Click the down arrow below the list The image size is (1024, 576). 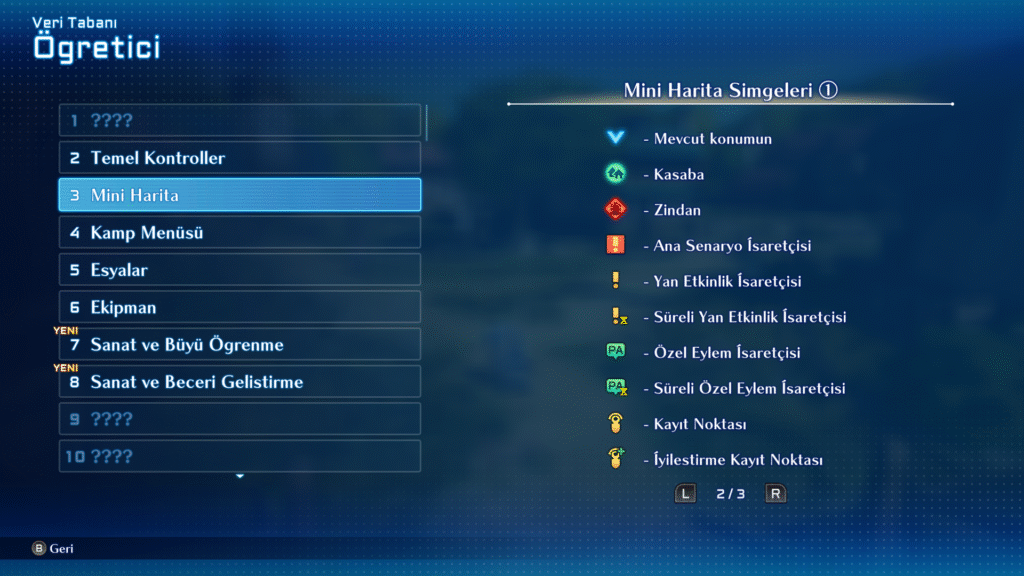click(x=240, y=477)
